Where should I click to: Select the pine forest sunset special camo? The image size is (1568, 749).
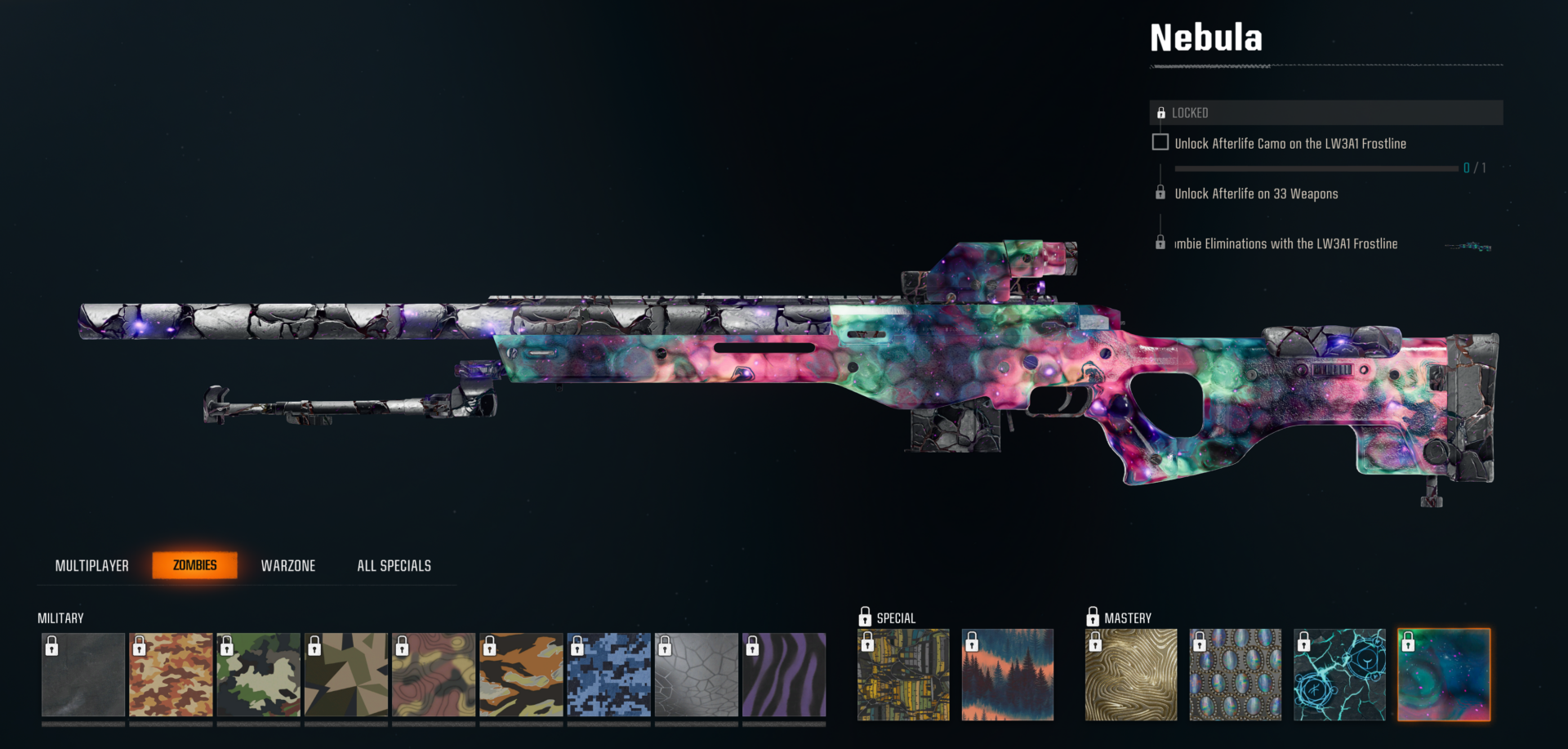click(1008, 675)
